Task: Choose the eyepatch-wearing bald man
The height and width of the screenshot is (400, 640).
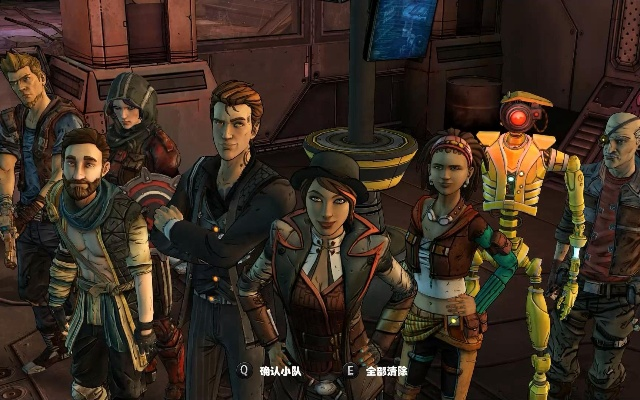Action: point(612,200)
